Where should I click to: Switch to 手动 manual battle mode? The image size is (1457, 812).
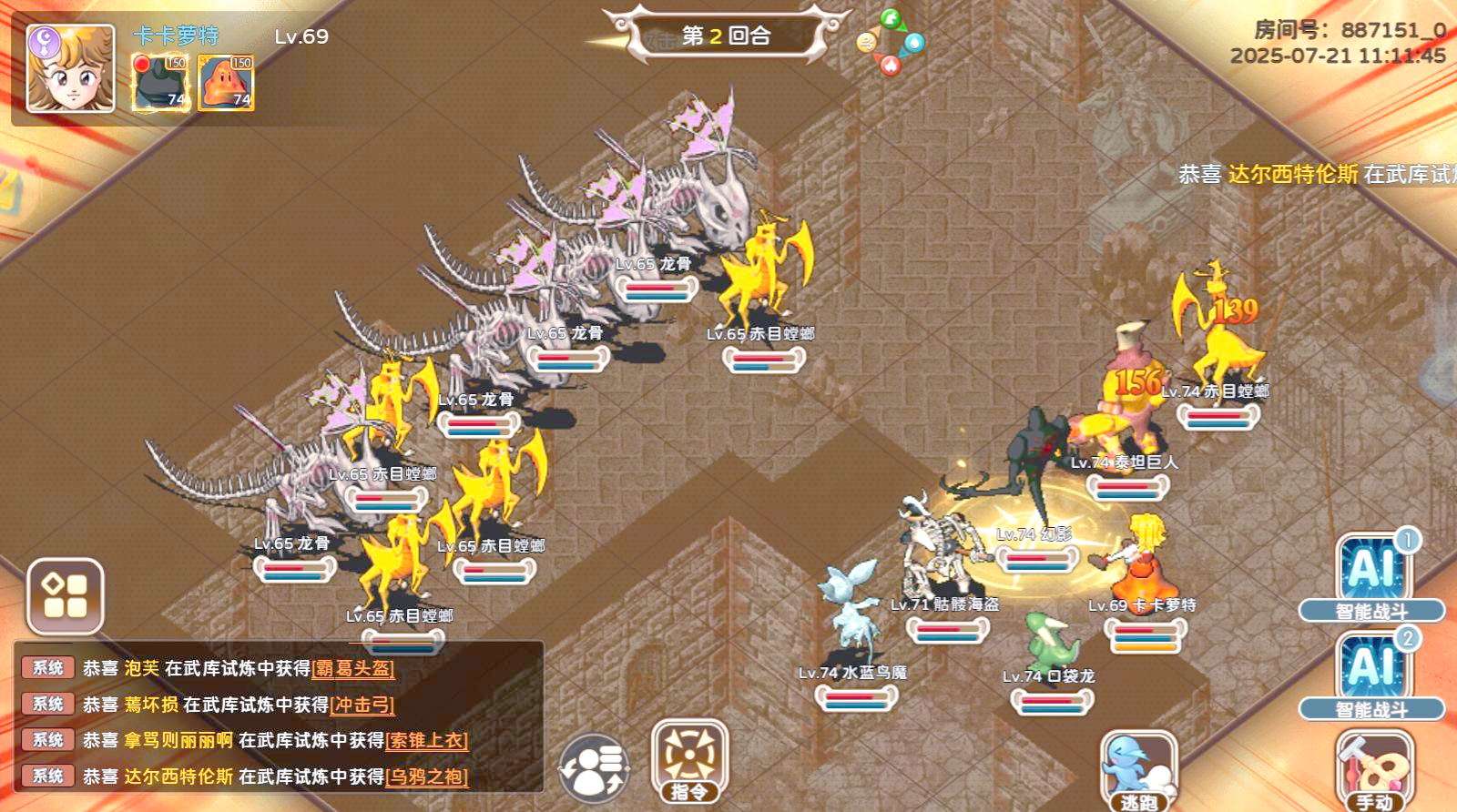click(1373, 770)
